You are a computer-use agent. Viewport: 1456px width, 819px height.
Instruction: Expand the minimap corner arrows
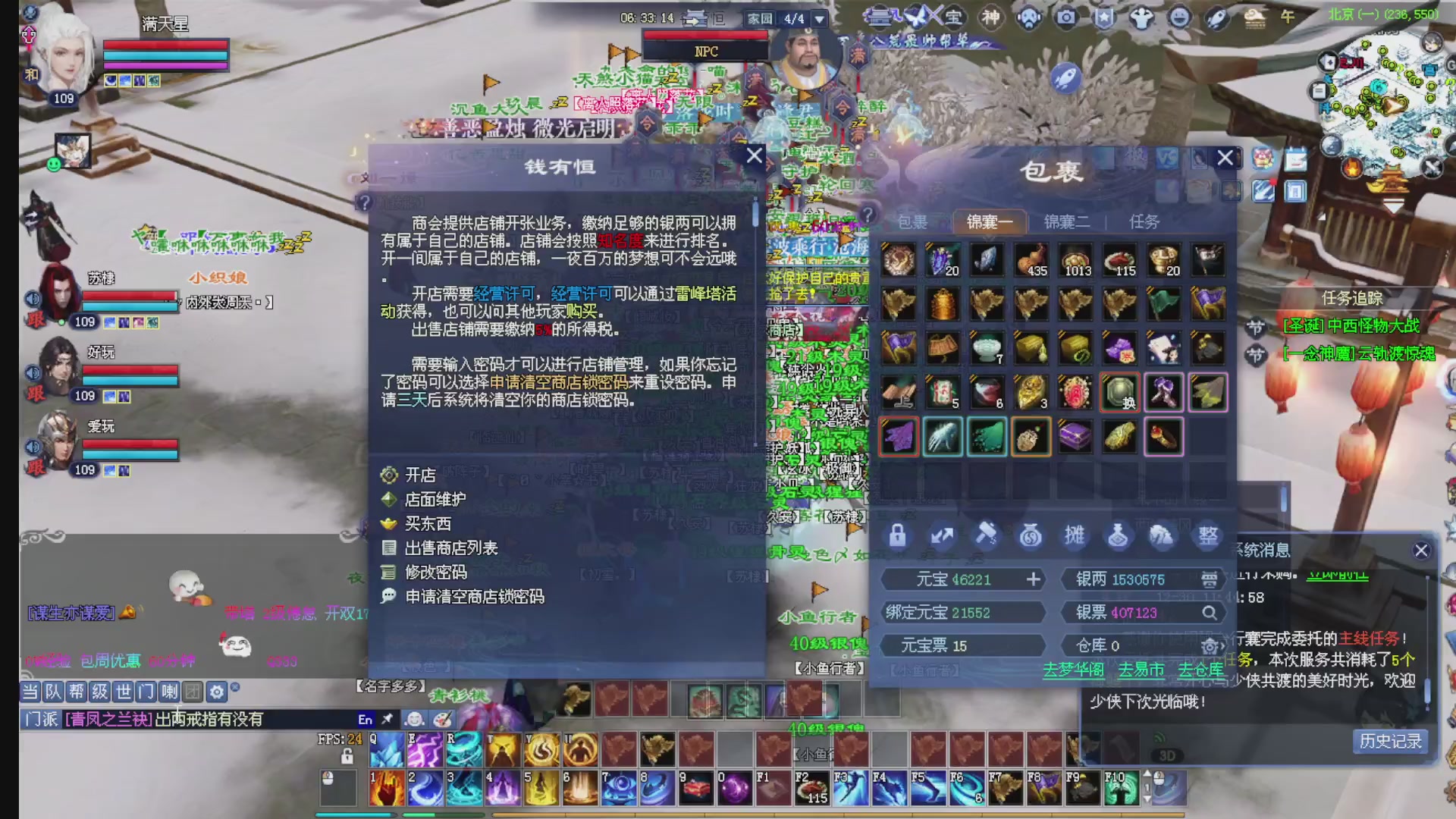click(x=1432, y=166)
